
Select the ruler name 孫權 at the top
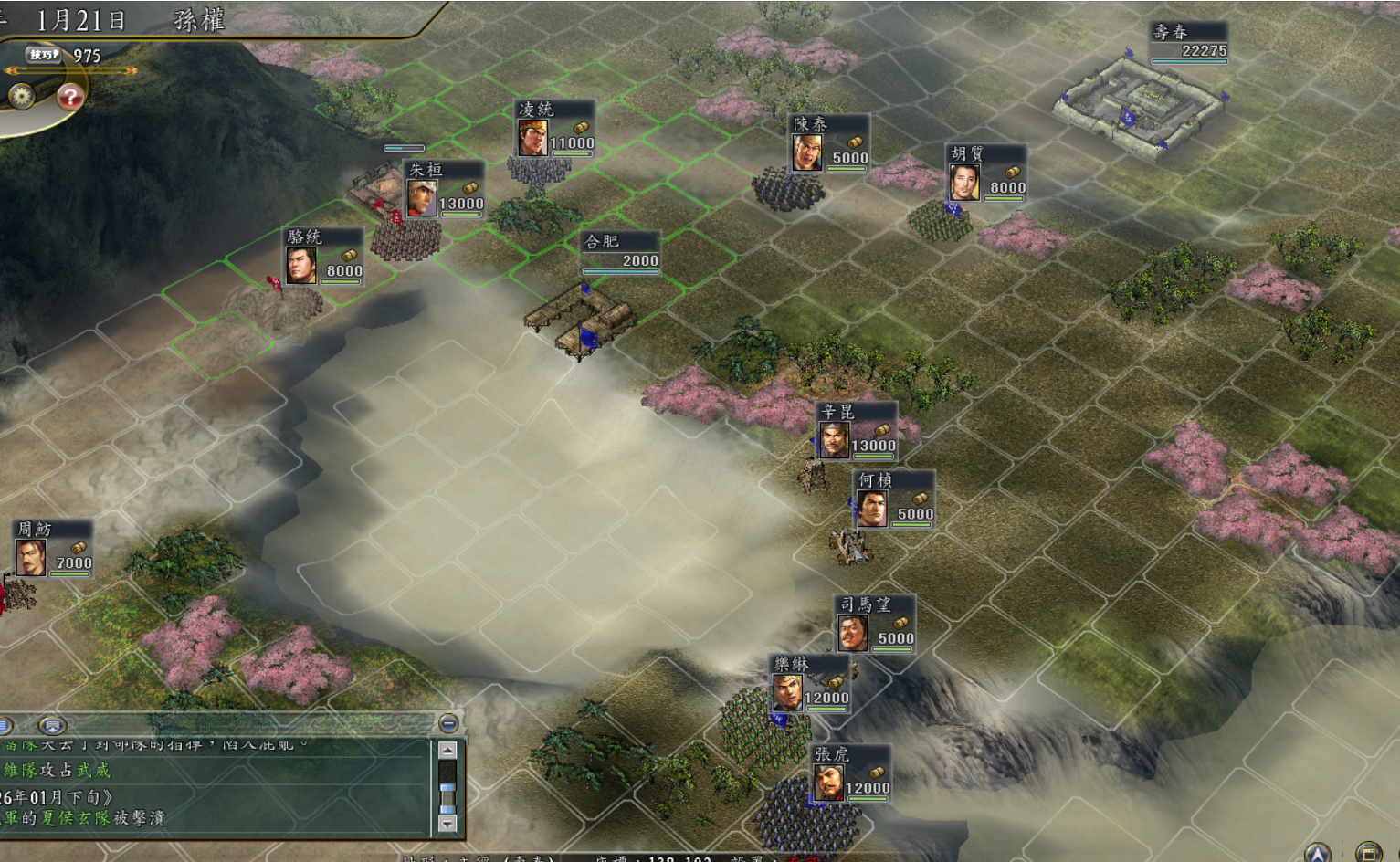coord(200,16)
